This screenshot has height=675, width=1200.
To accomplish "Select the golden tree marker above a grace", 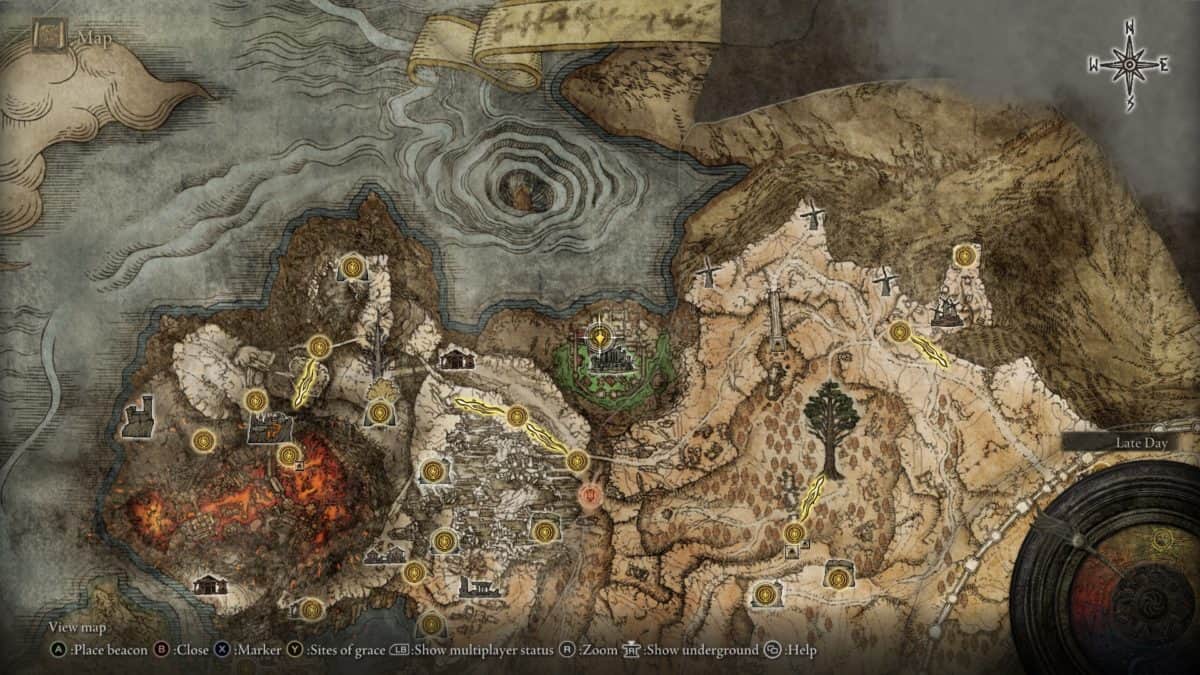I will click(380, 388).
